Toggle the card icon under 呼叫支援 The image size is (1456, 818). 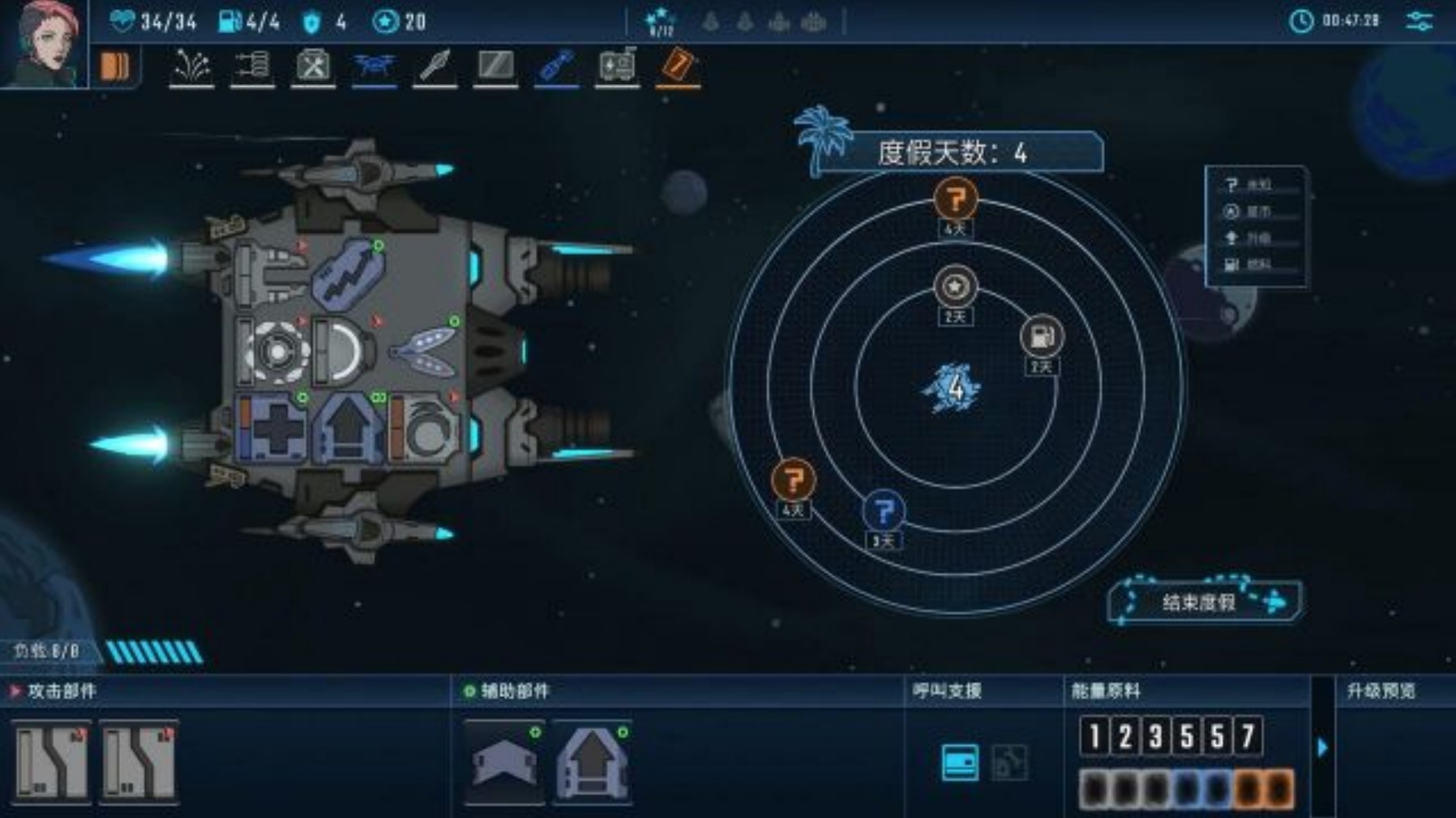[x=961, y=763]
